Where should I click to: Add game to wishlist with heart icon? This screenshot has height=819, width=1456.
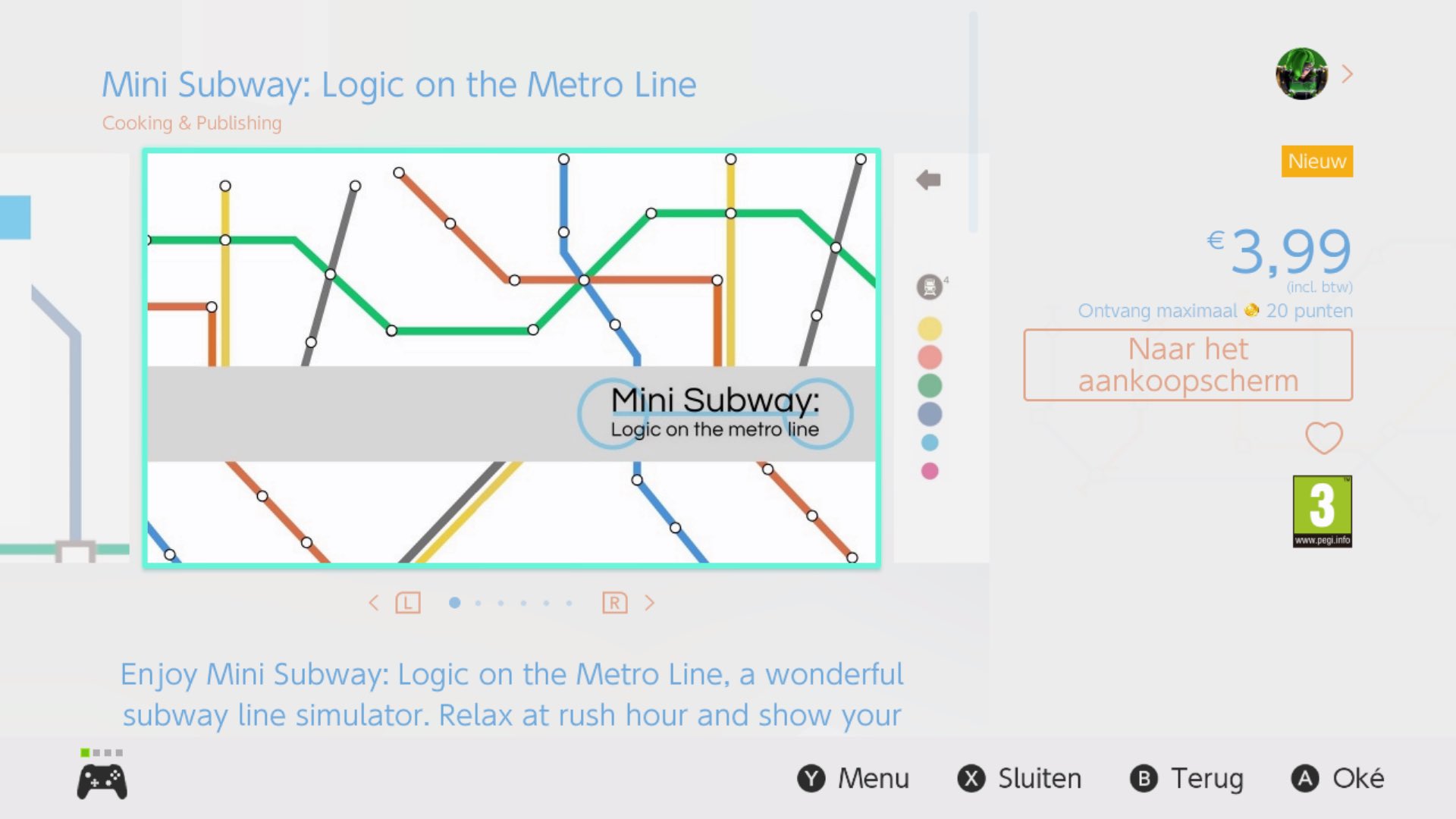pos(1323,438)
